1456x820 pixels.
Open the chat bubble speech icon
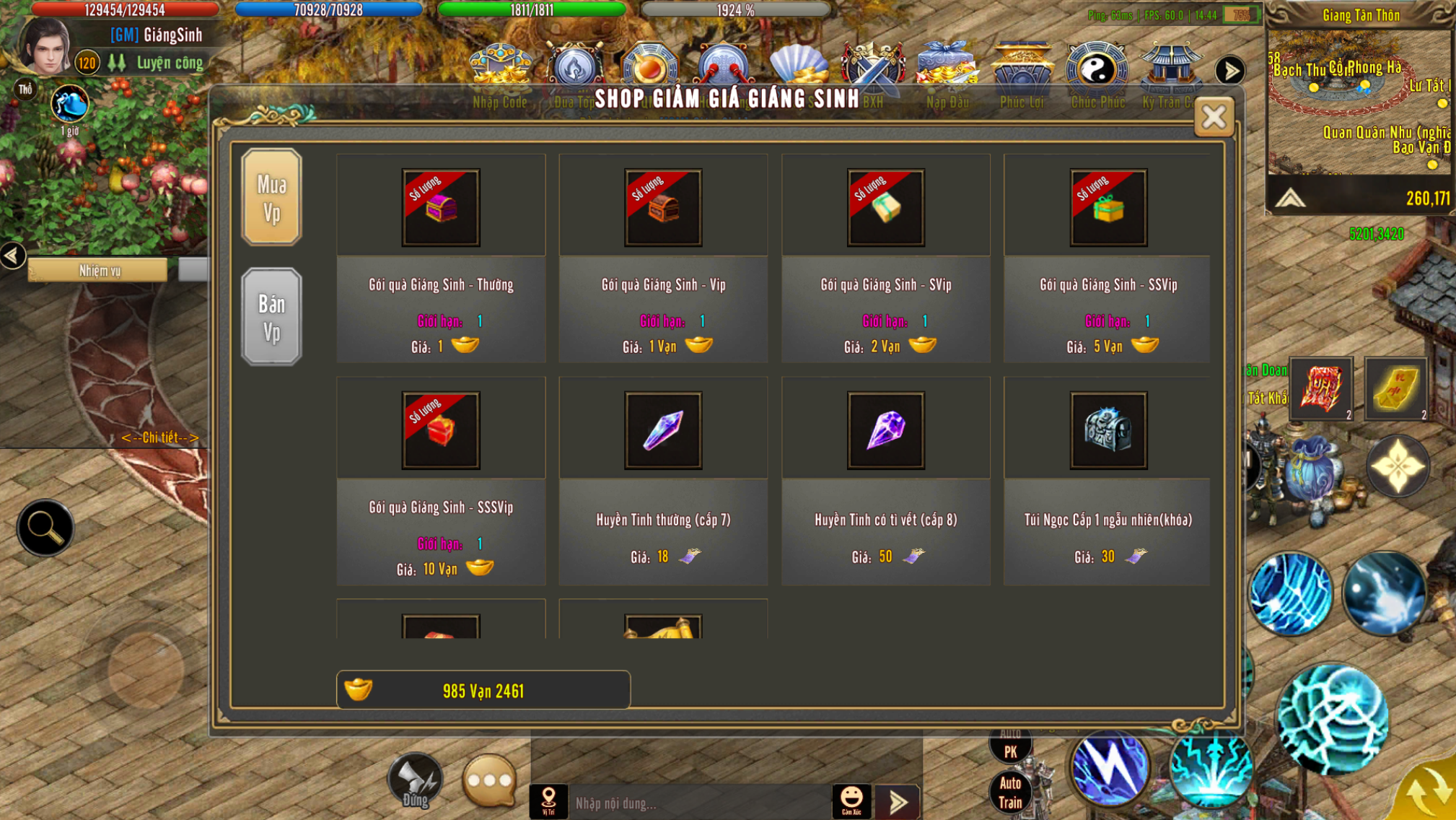point(489,780)
